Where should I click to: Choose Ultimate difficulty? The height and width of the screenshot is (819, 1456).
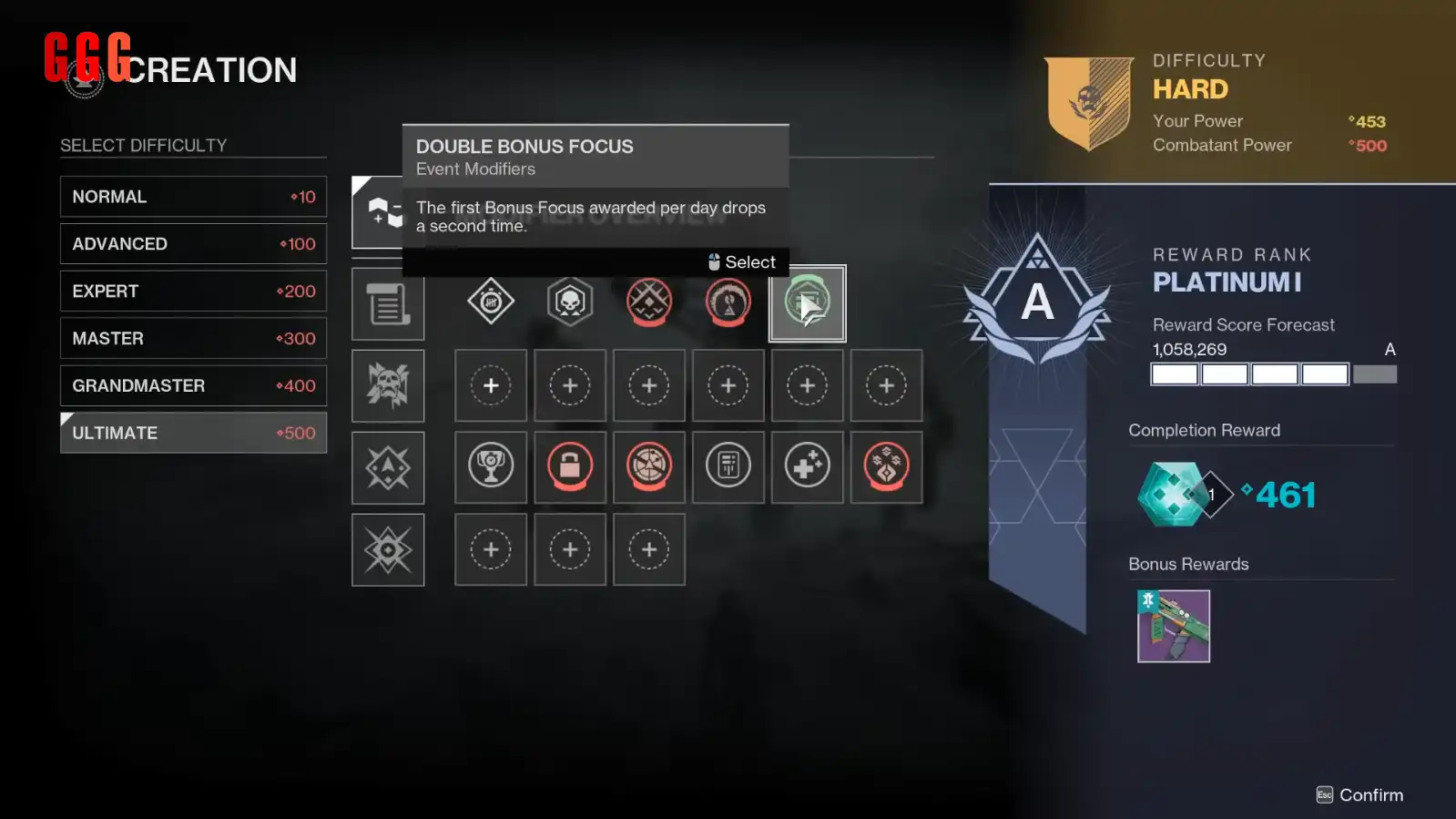pos(193,433)
